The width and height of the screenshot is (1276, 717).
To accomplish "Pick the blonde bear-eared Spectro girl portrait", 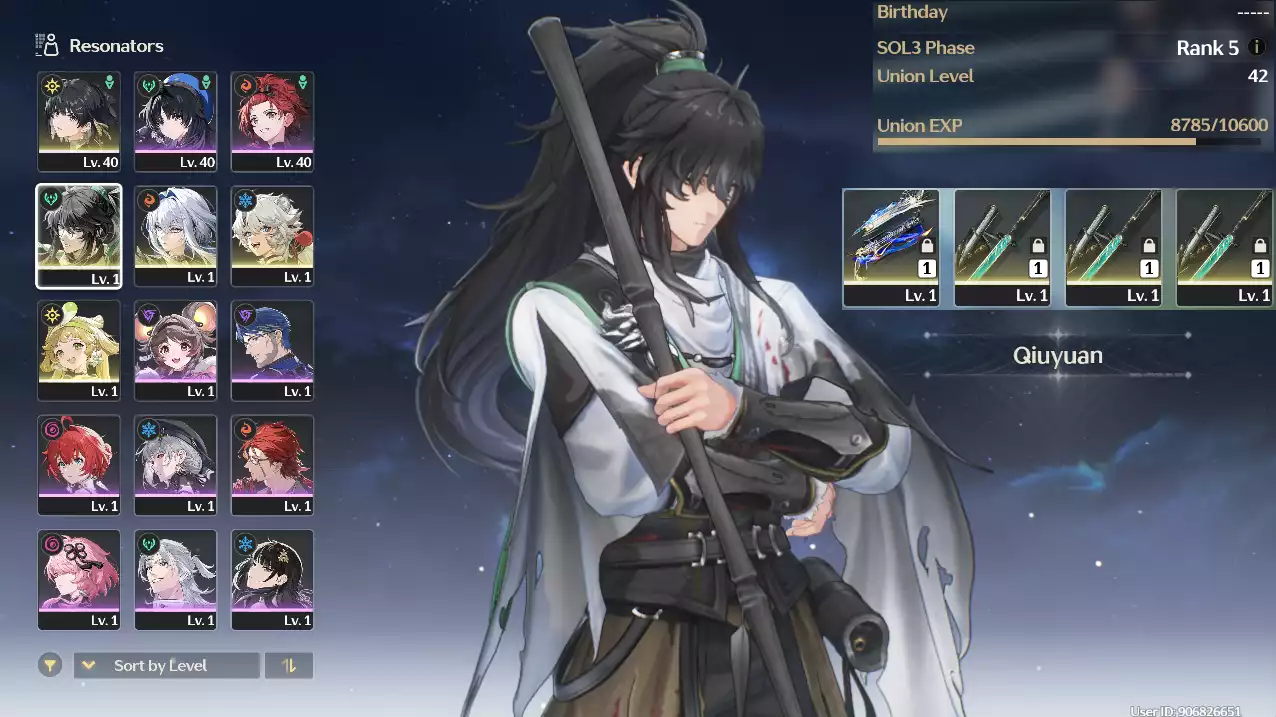I will pyautogui.click(x=79, y=350).
